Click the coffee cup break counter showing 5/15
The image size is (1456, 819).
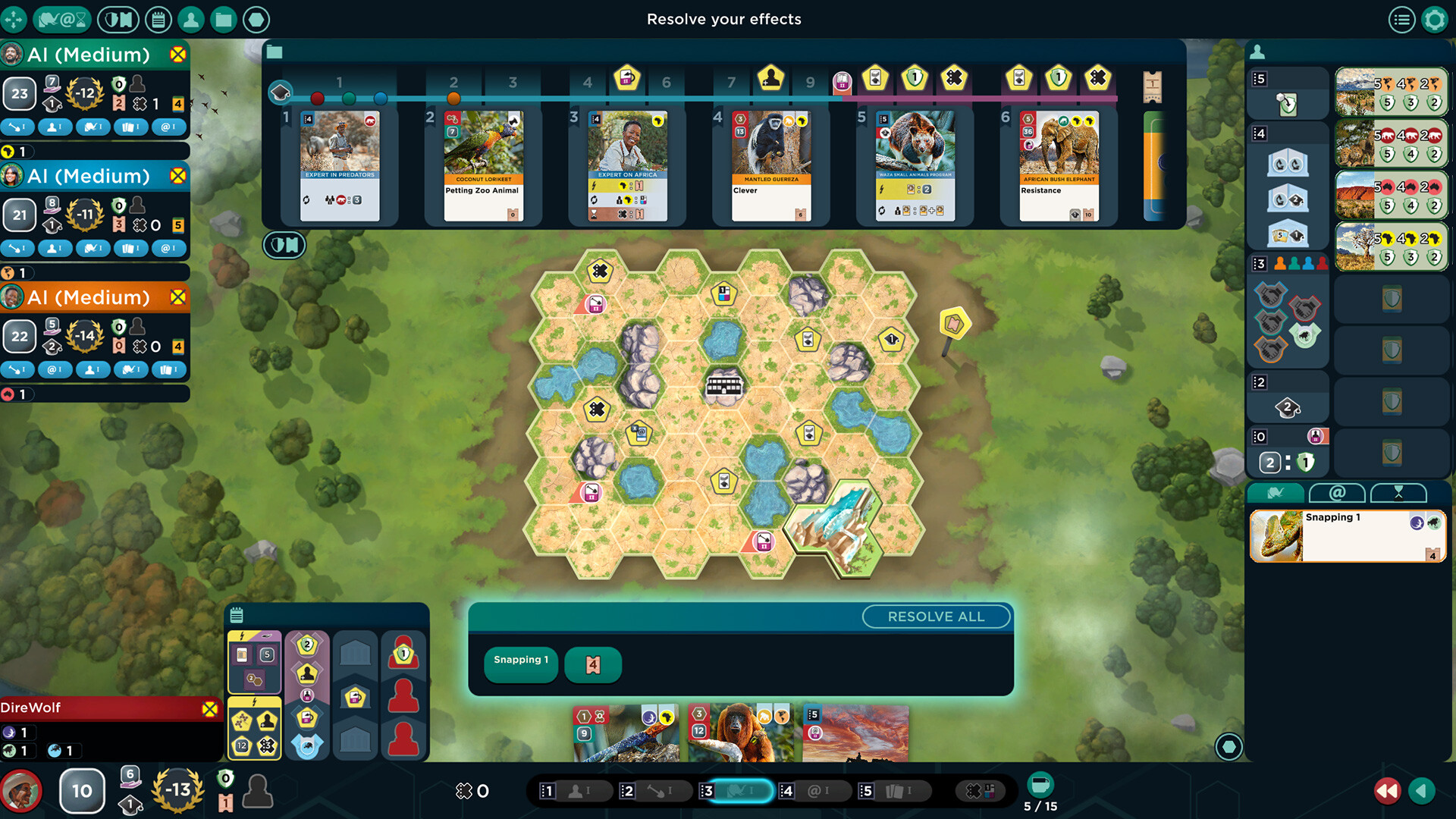pos(1039,785)
